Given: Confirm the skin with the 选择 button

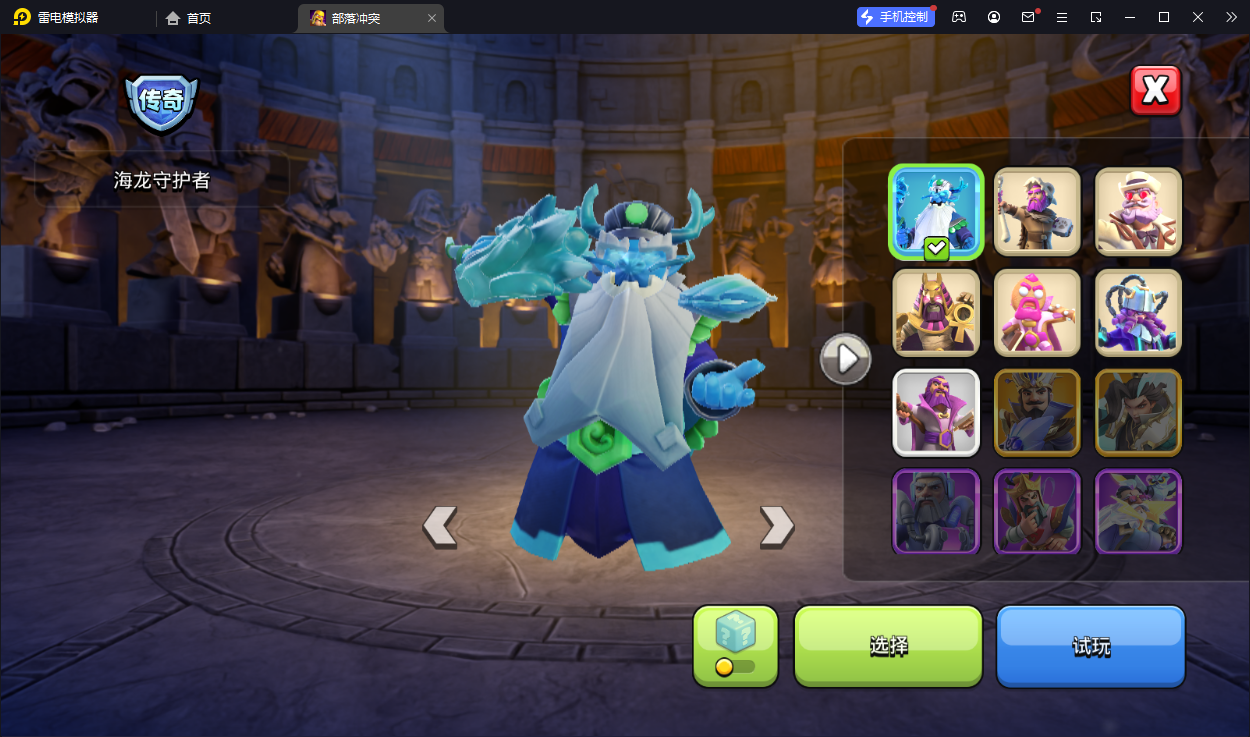Looking at the screenshot, I should (888, 646).
